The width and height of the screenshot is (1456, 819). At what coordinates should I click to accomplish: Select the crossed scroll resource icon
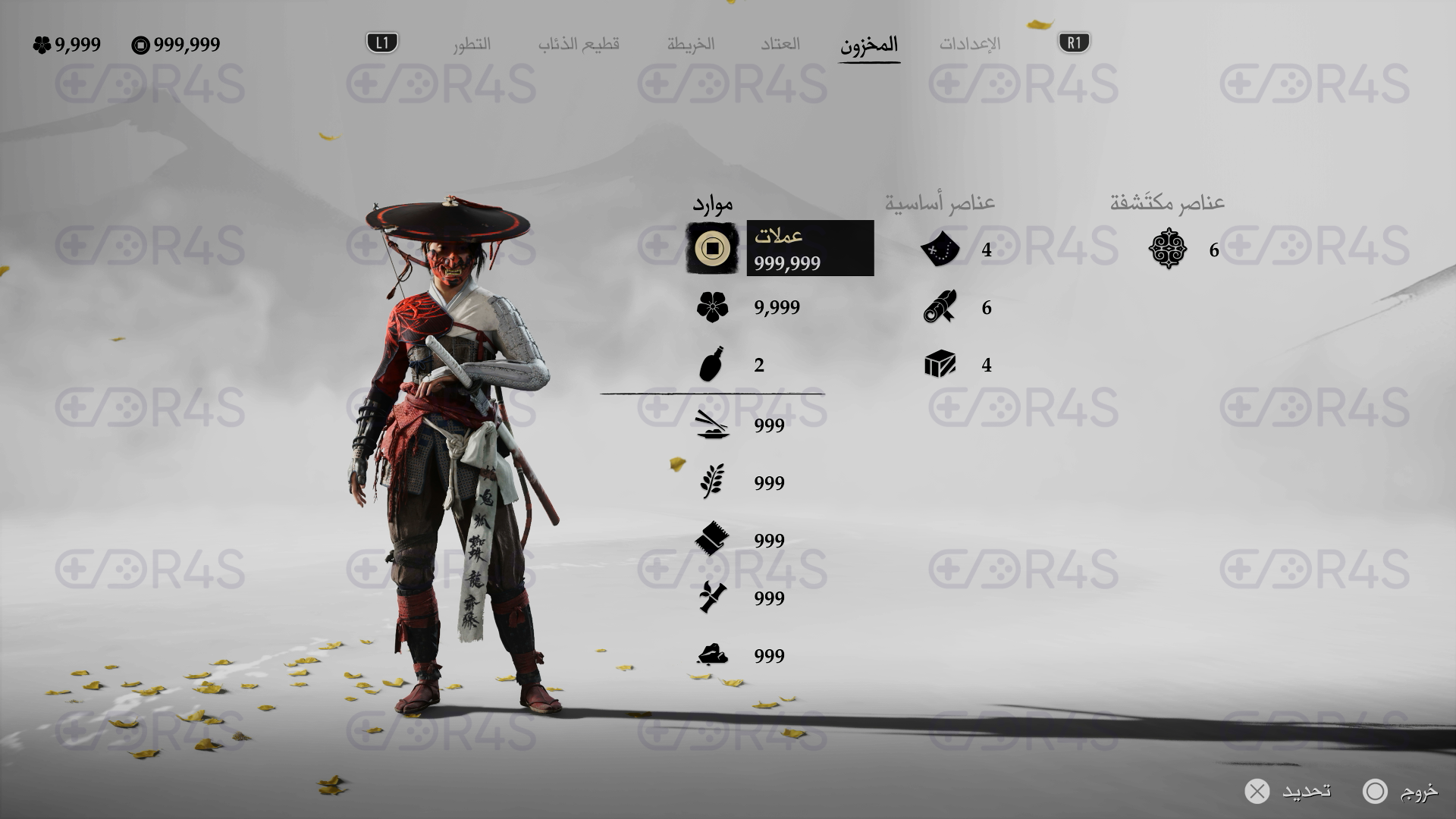tap(711, 598)
